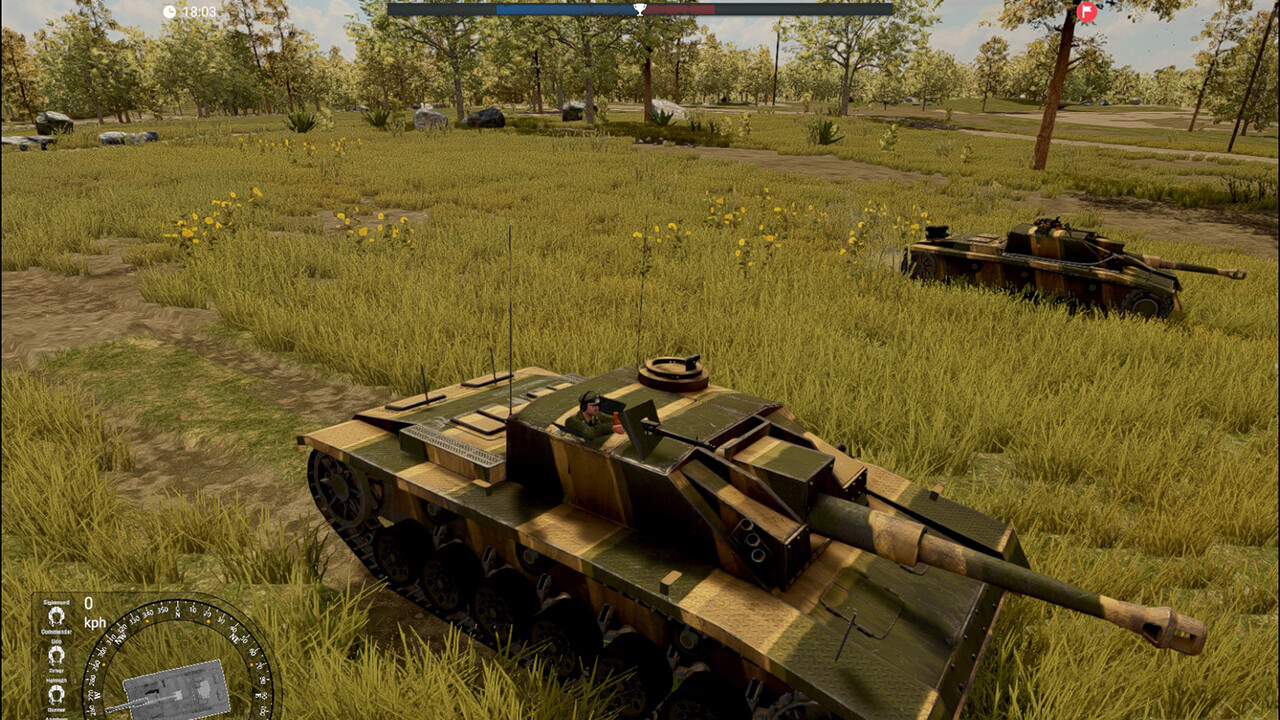1280x720 pixels.
Task: Select the loader's headset icon in the crew list
Action: pyautogui.click(x=55, y=717)
